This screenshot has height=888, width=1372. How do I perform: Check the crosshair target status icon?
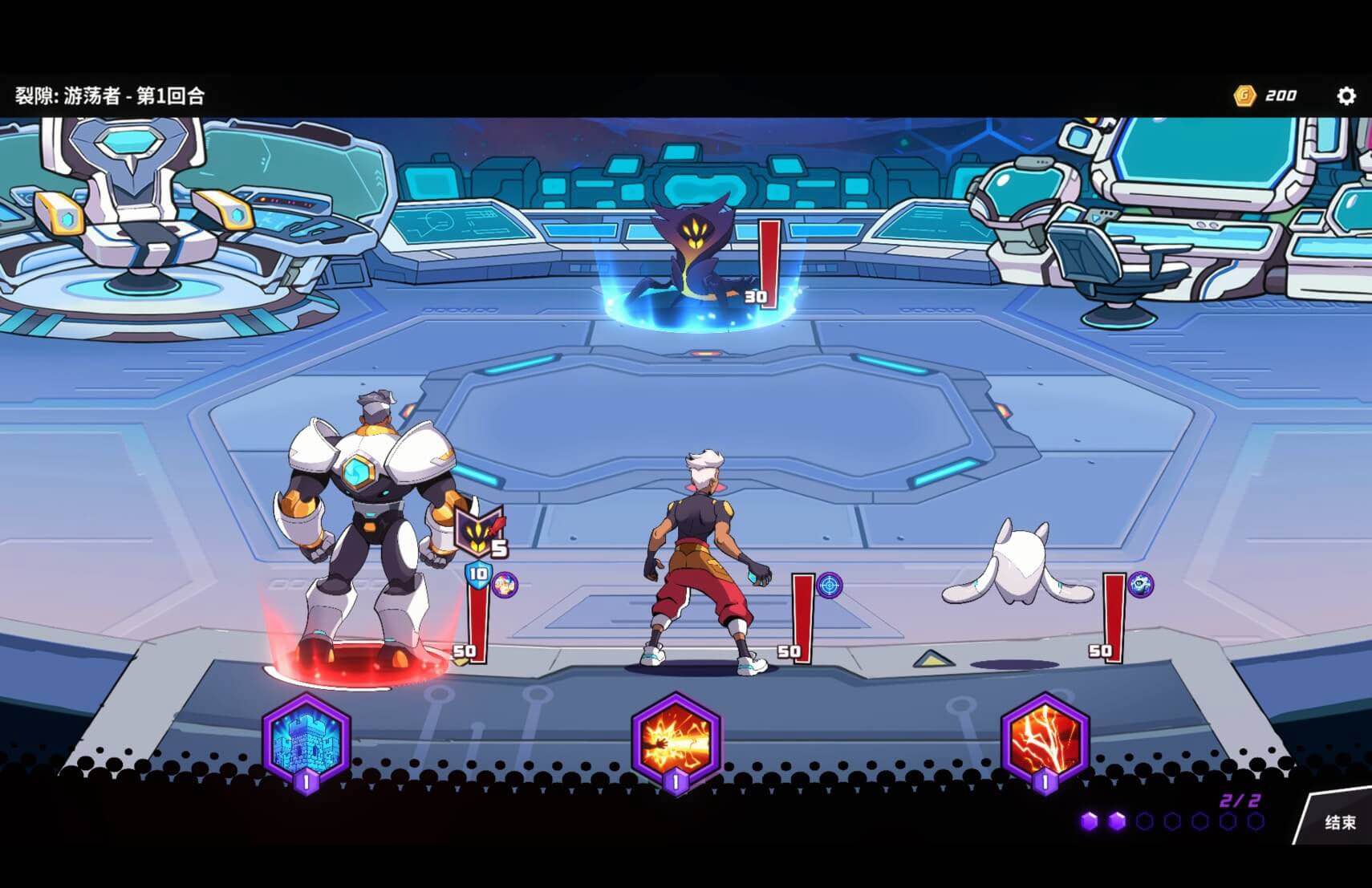(830, 585)
